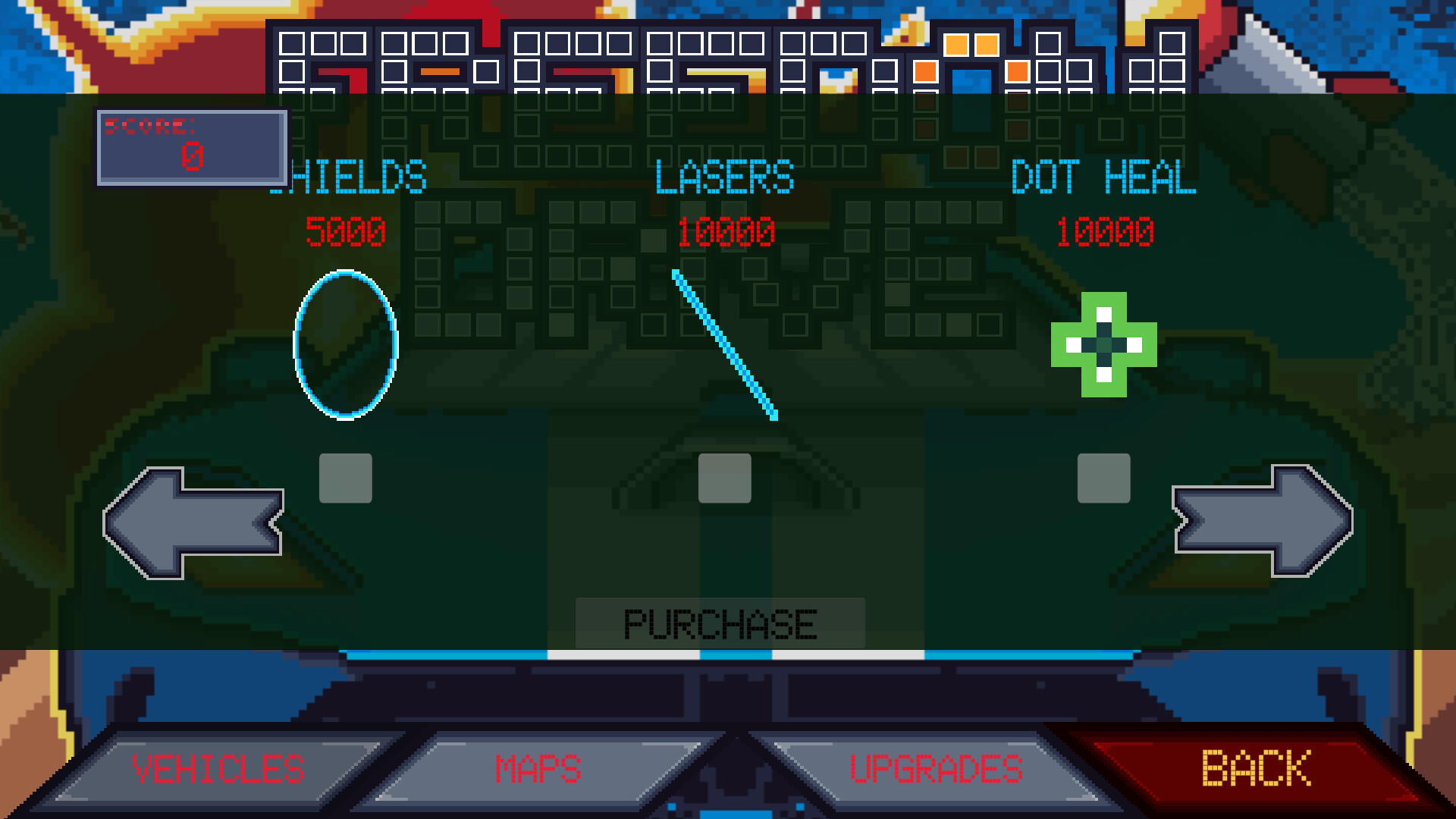The height and width of the screenshot is (819, 1456).
Task: Click the 5000 price tag under Shields
Action: pyautogui.click(x=345, y=232)
